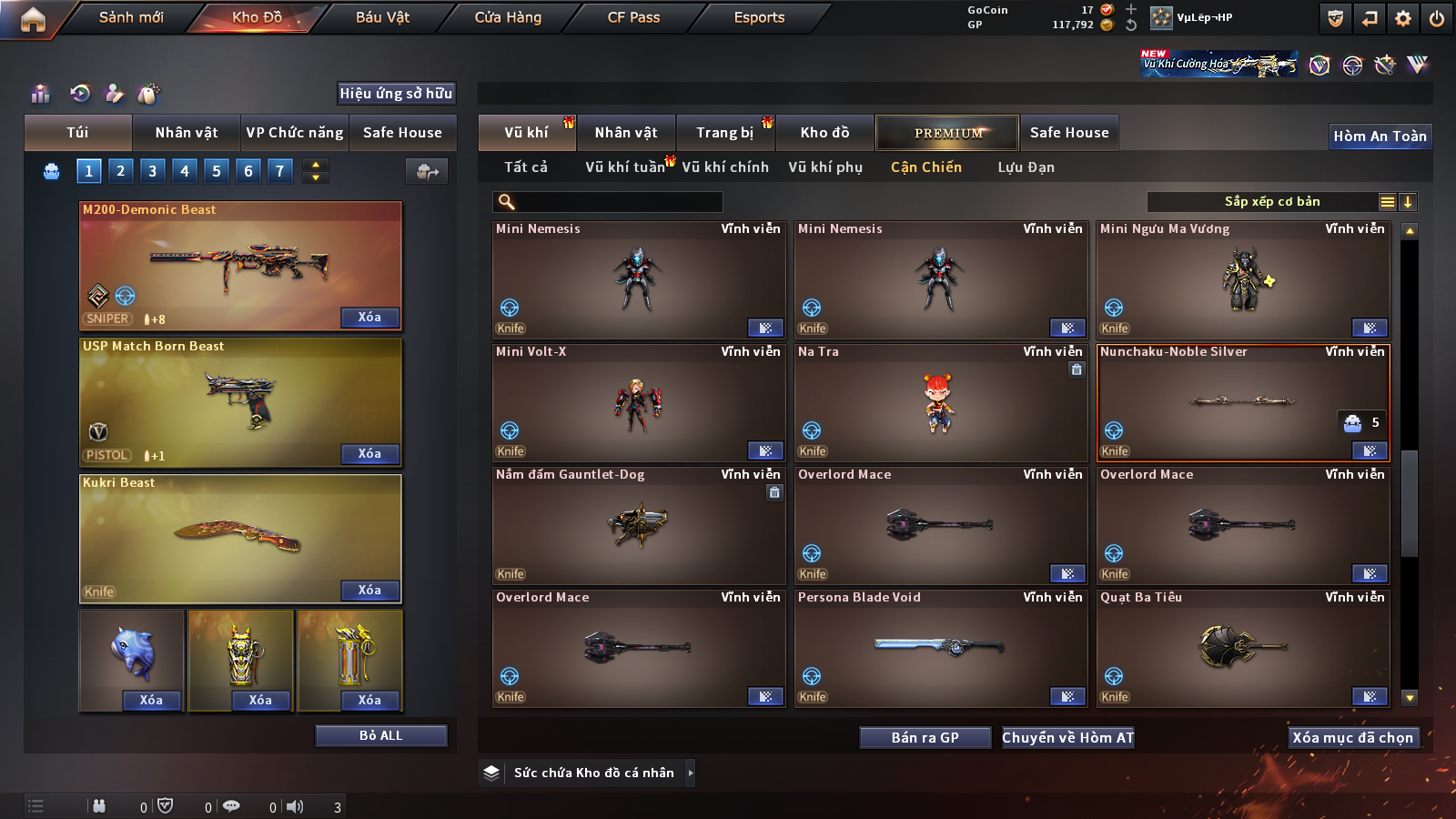The height and width of the screenshot is (819, 1456).
Task: Sell selected item via Bán ra GP
Action: [x=925, y=737]
